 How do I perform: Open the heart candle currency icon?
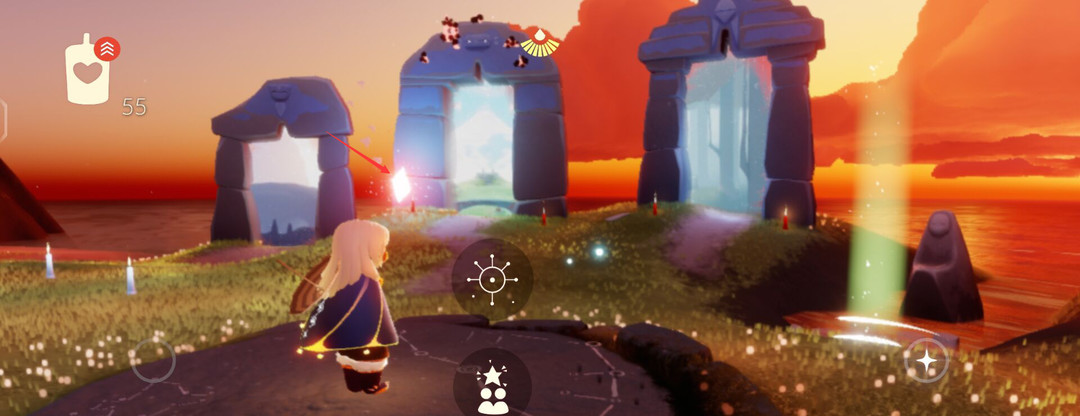pyautogui.click(x=87, y=73)
